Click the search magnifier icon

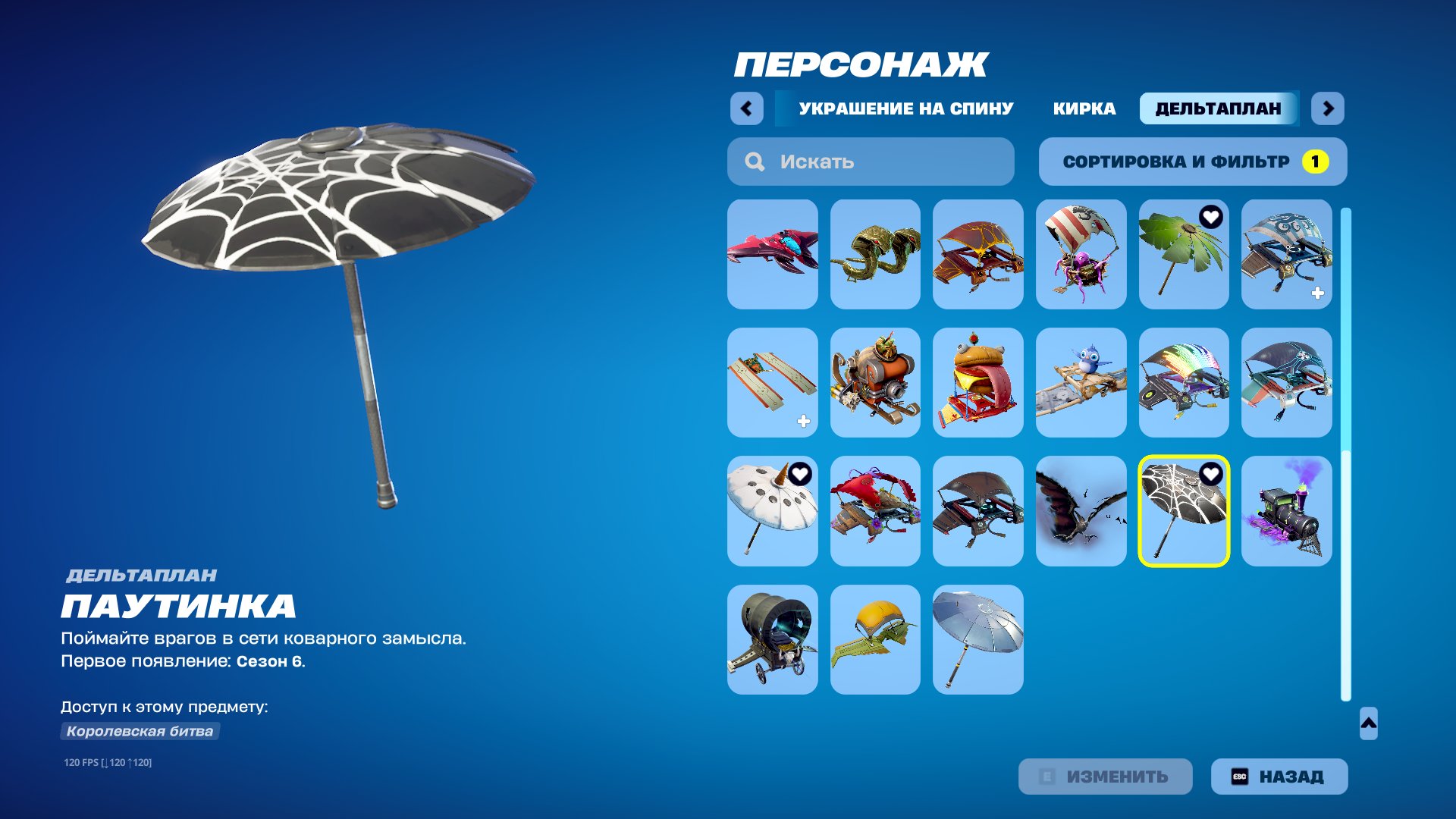click(x=753, y=161)
